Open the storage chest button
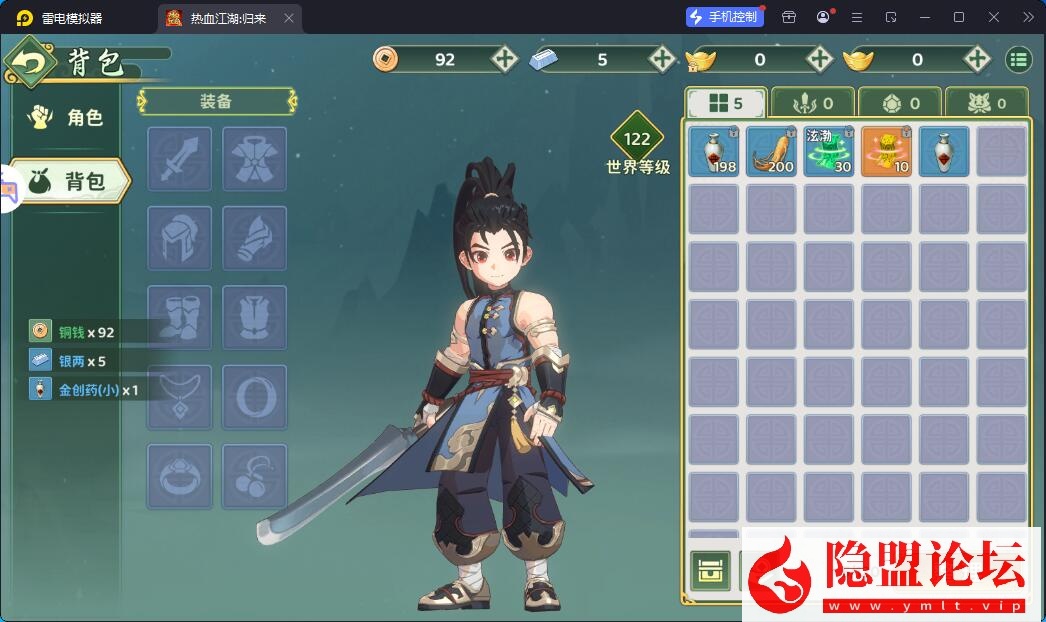1046x622 pixels. pos(711,571)
